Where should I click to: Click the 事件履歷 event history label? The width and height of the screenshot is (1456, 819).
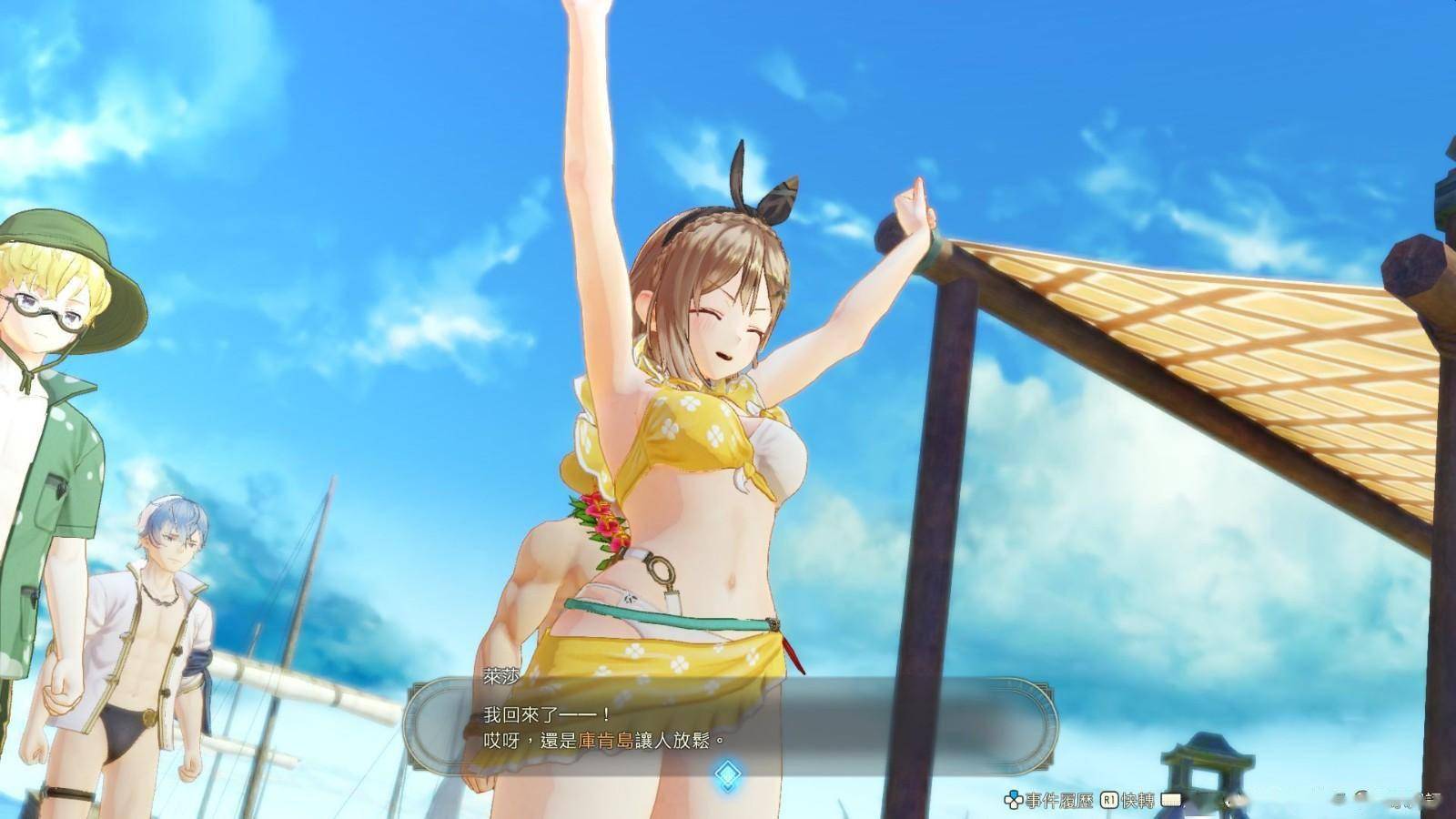tap(1058, 798)
